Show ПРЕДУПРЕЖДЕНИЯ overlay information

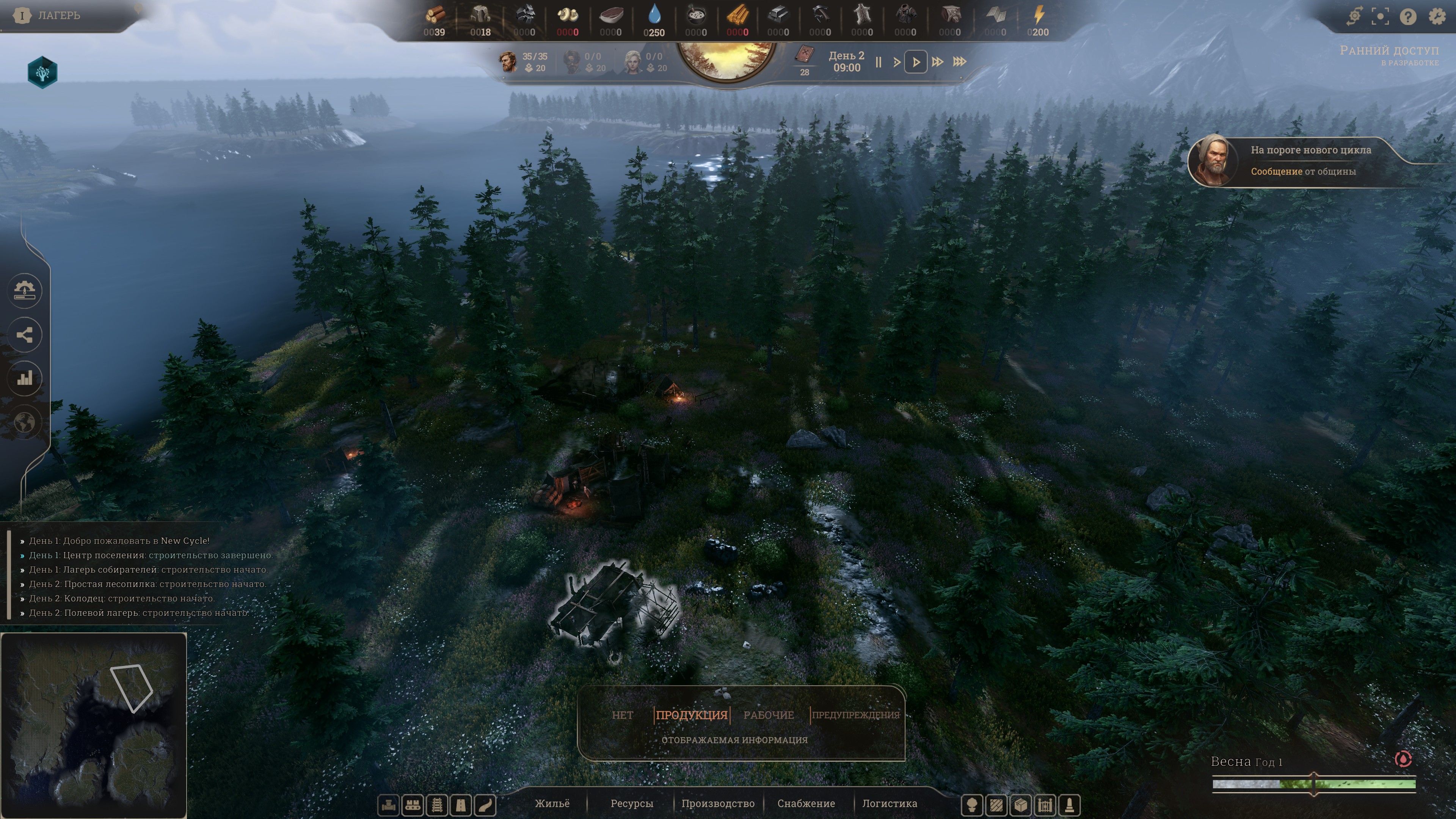pyautogui.click(x=855, y=715)
